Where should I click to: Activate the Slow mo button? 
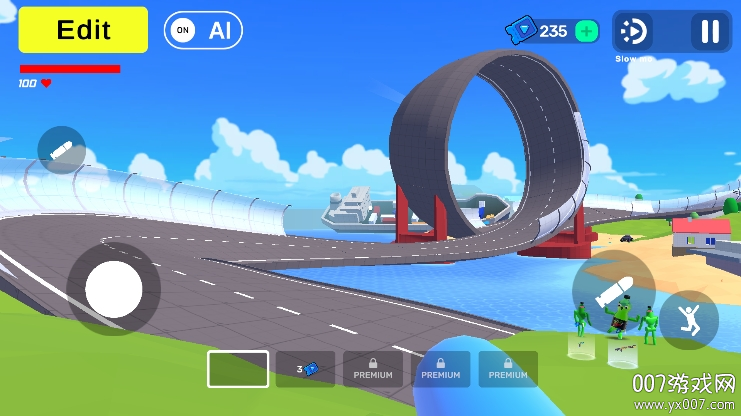[x=634, y=32]
